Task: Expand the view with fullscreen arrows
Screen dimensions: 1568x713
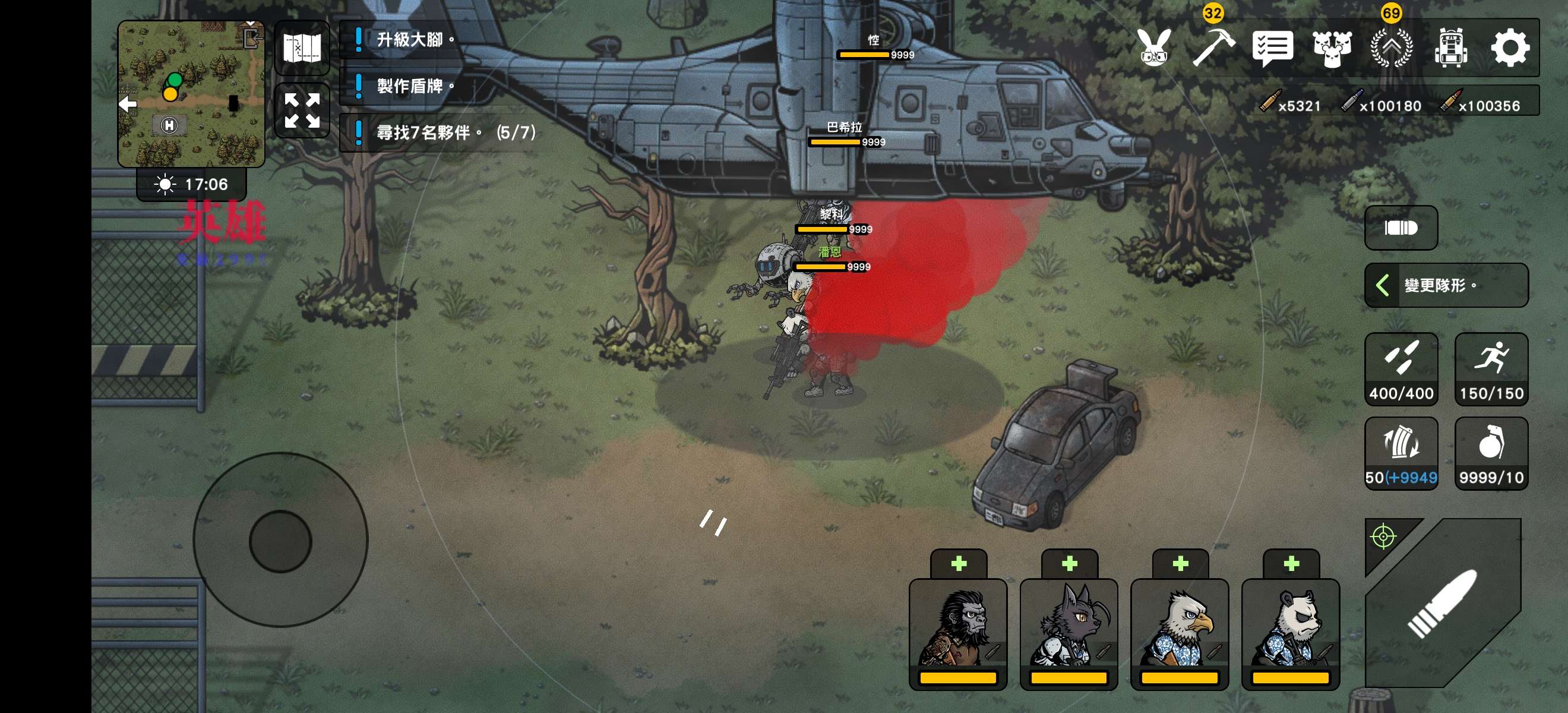Action: click(302, 110)
